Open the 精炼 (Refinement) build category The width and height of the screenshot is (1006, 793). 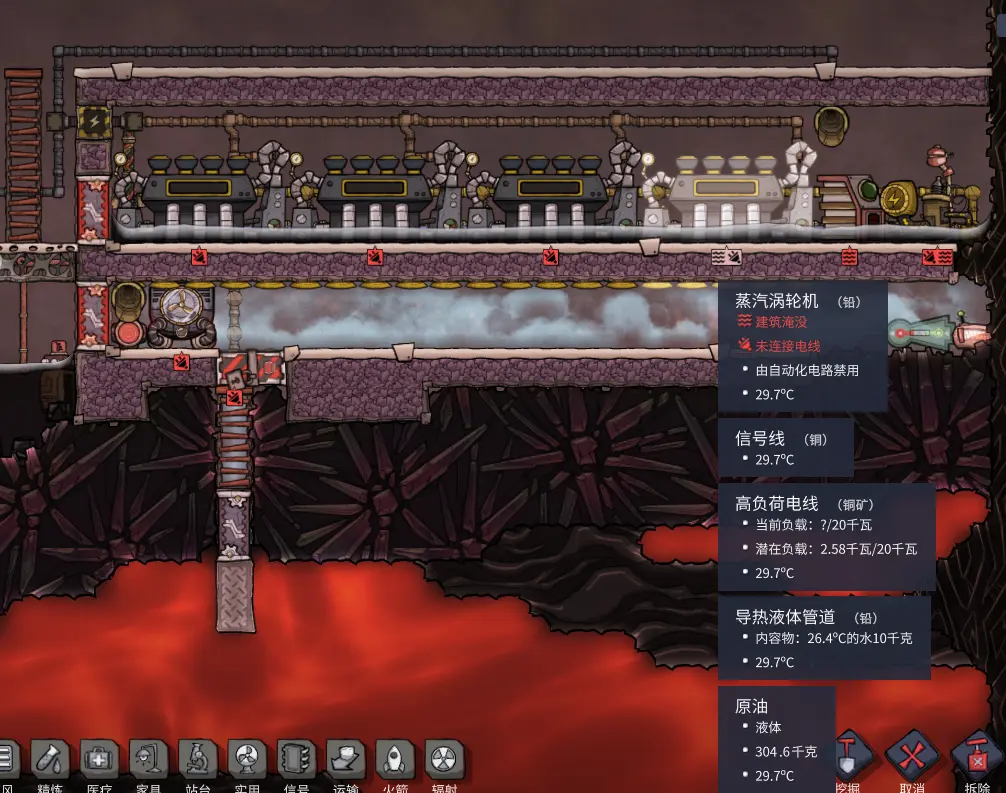pos(50,761)
